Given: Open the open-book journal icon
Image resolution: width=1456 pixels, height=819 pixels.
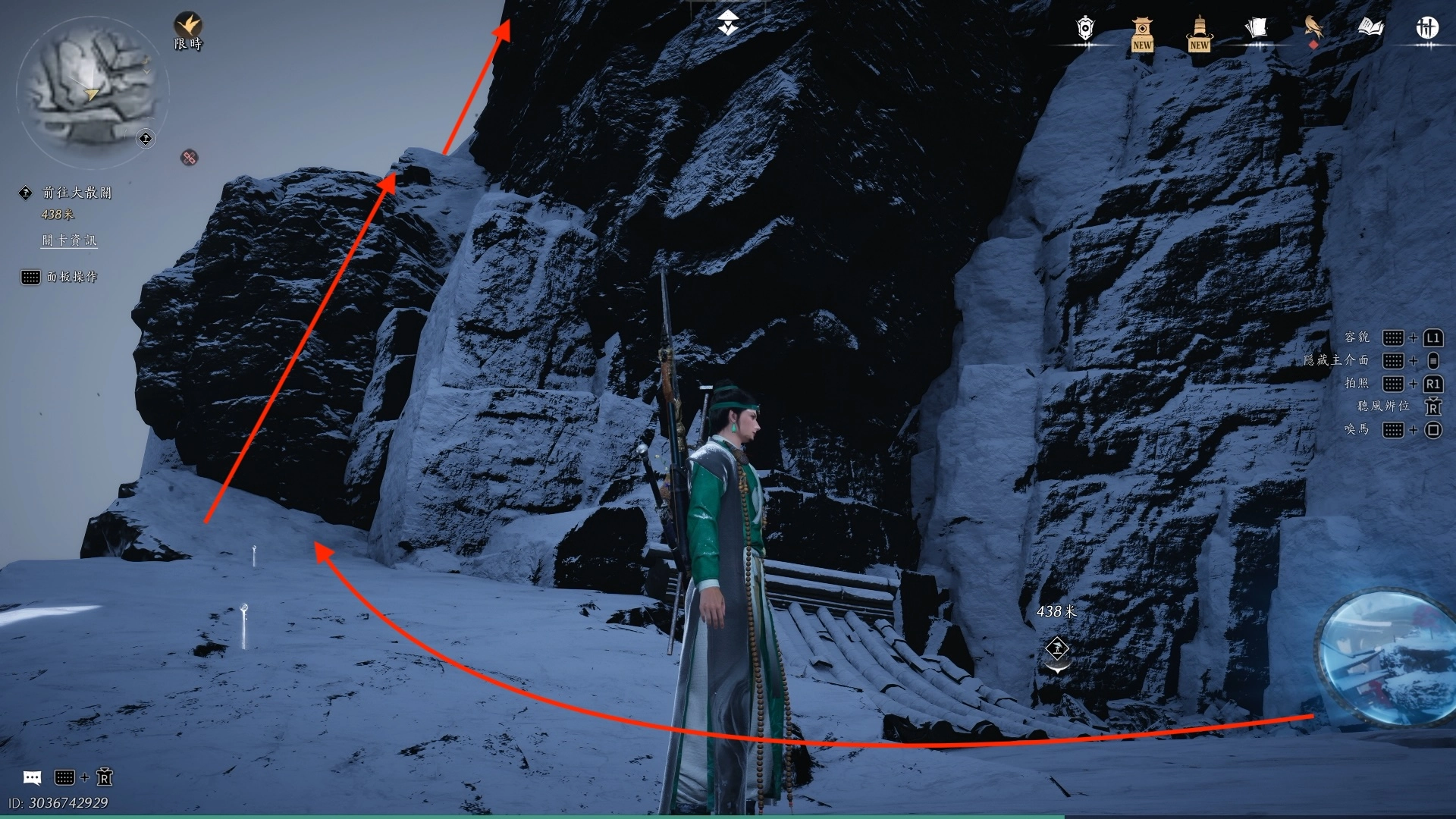Looking at the screenshot, I should [x=1370, y=29].
